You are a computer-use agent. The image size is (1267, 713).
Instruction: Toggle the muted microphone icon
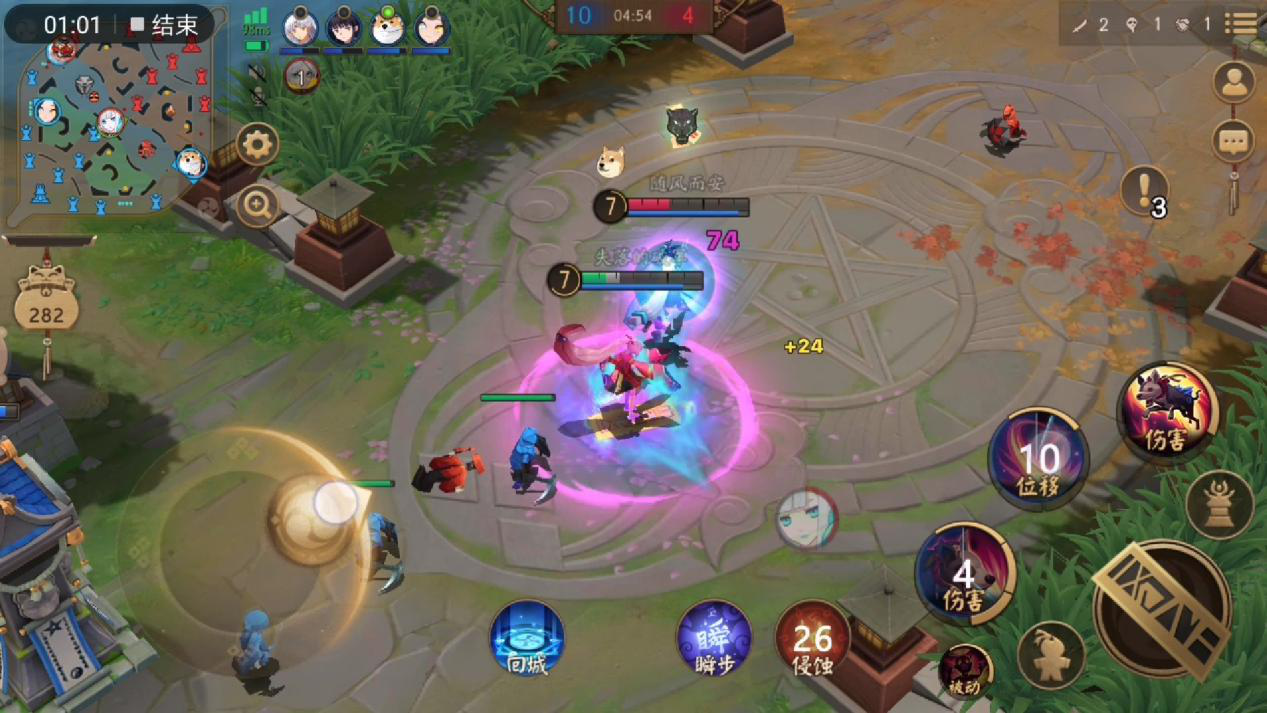coord(257,97)
